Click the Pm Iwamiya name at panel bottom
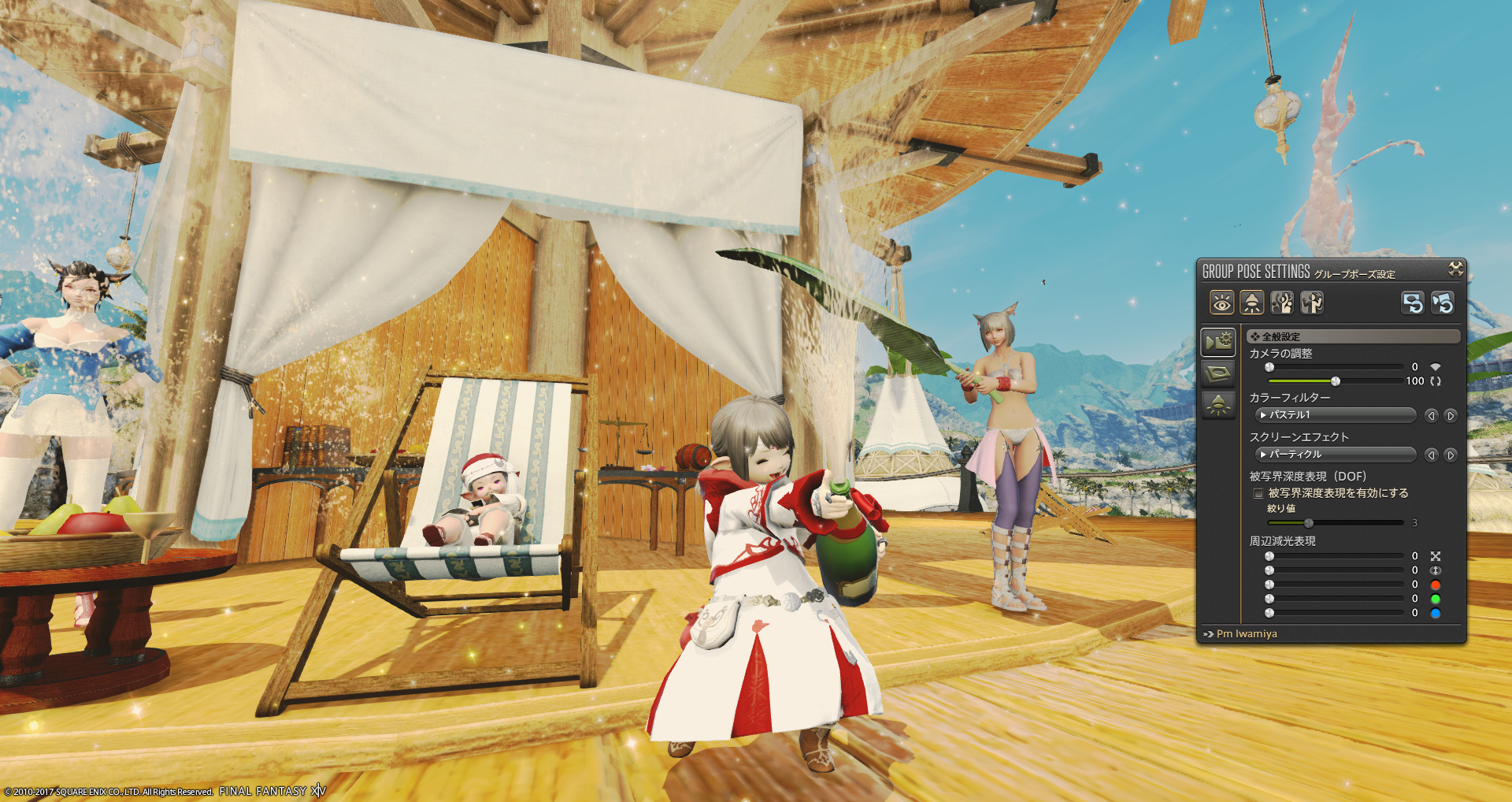The height and width of the screenshot is (802, 1512). point(1247,633)
